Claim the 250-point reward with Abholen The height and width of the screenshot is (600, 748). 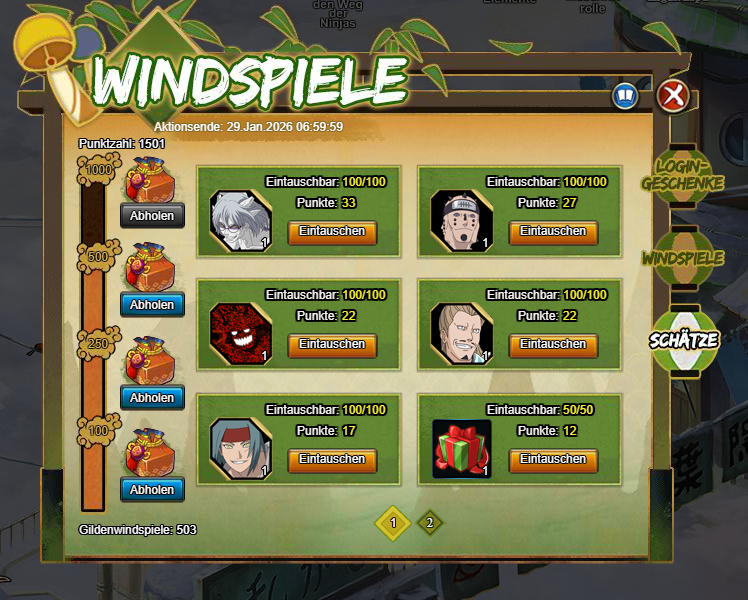(152, 397)
